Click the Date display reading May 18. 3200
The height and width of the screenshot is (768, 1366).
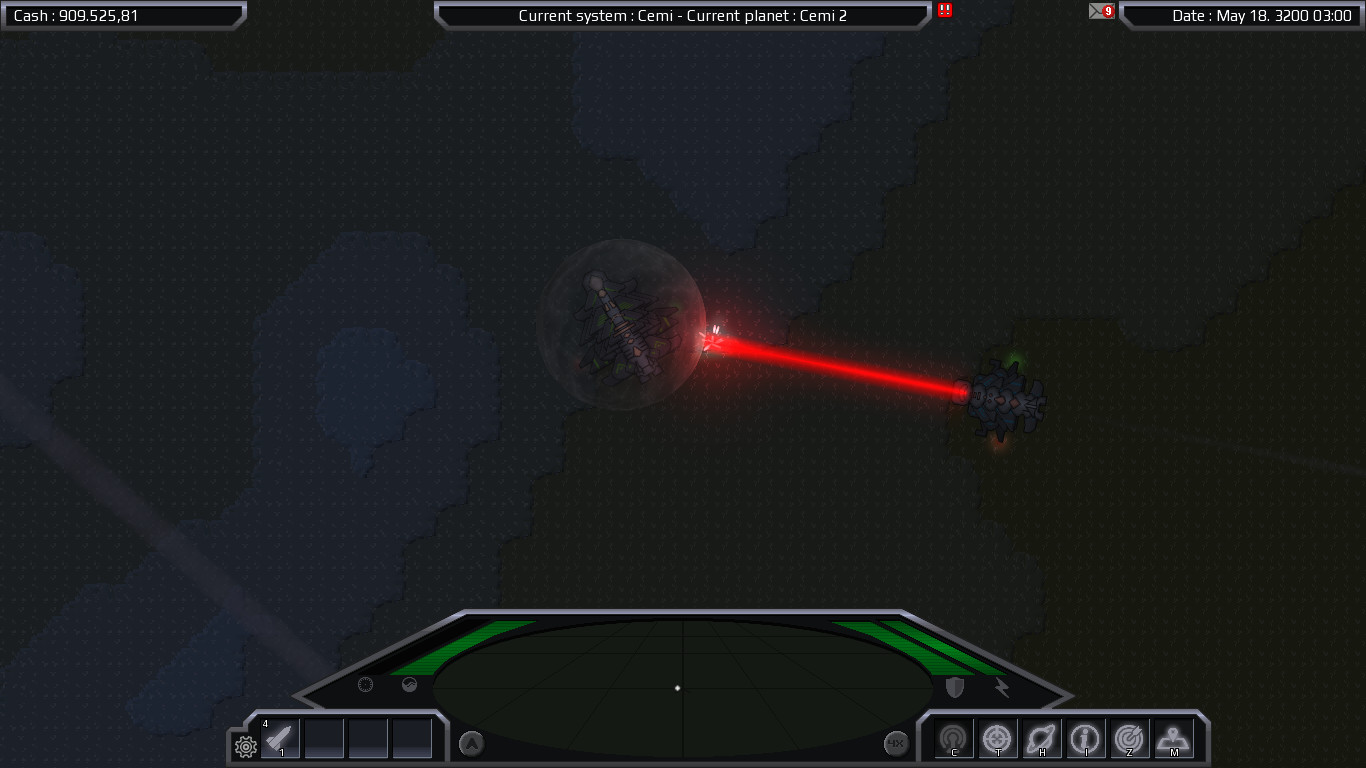coord(1240,15)
